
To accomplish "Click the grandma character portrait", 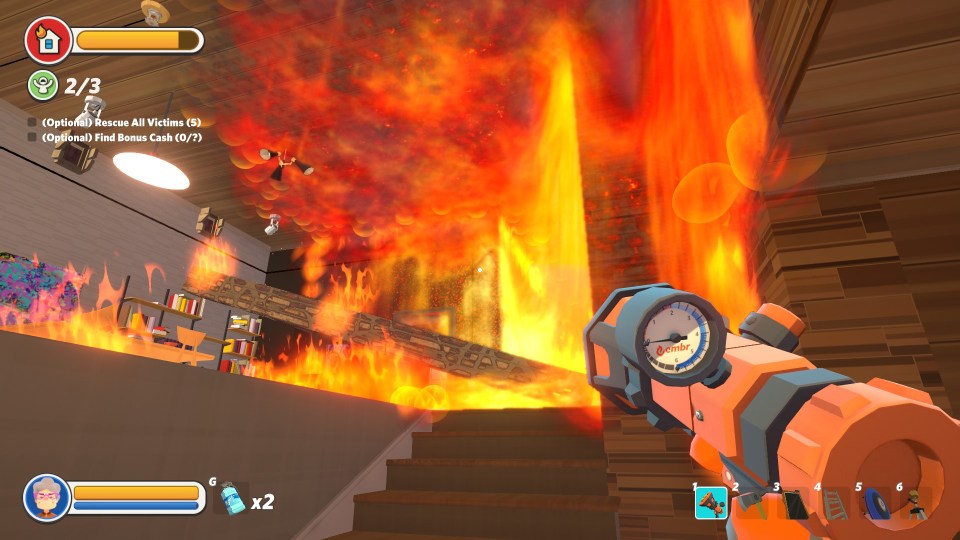I will (x=47, y=497).
